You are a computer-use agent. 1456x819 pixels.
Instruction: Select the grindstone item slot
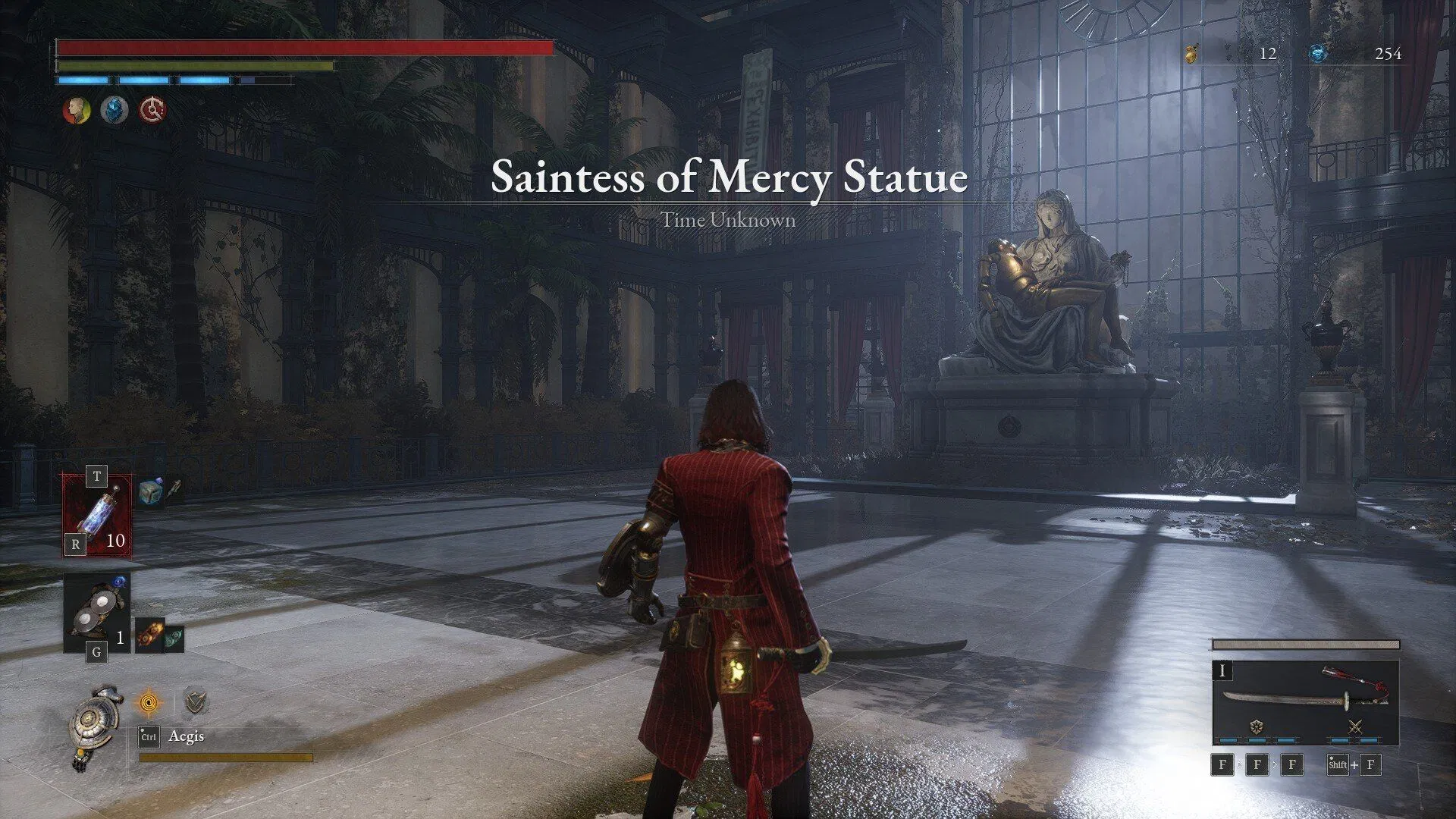point(97,612)
